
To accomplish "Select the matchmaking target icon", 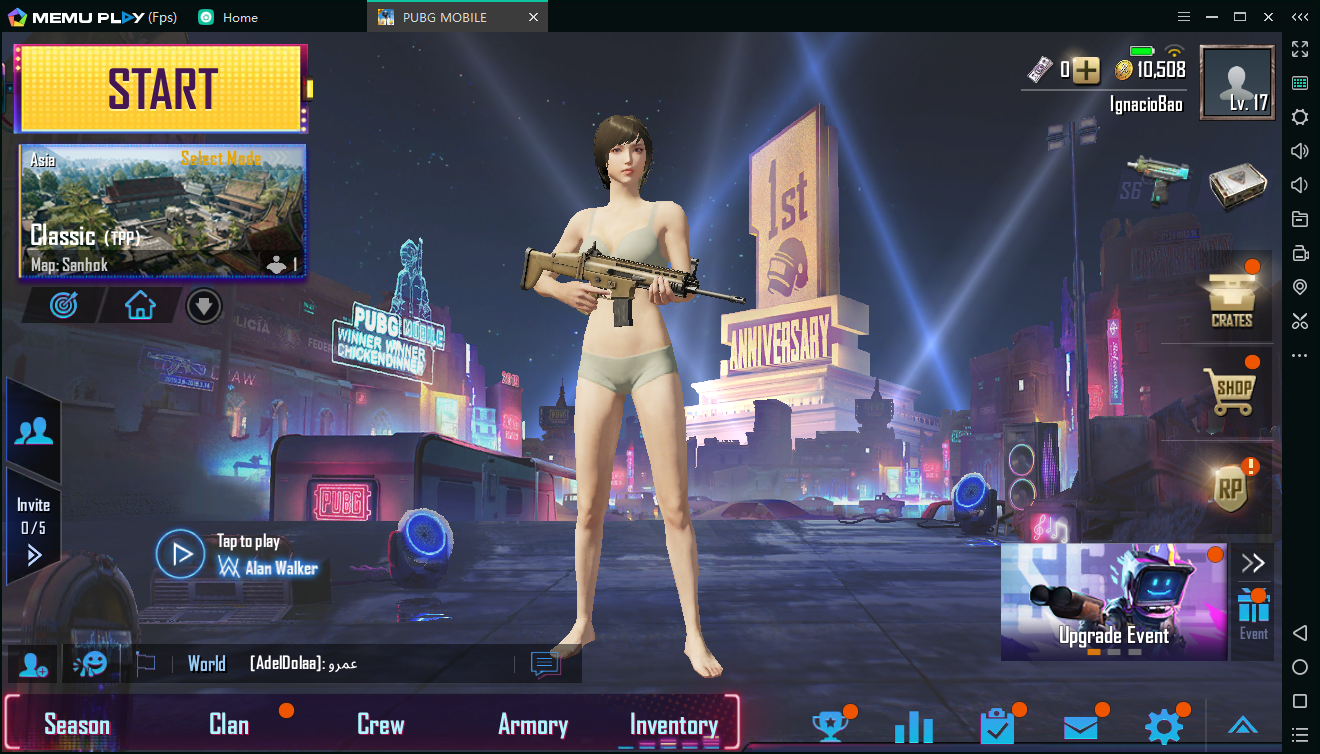I will 62,305.
